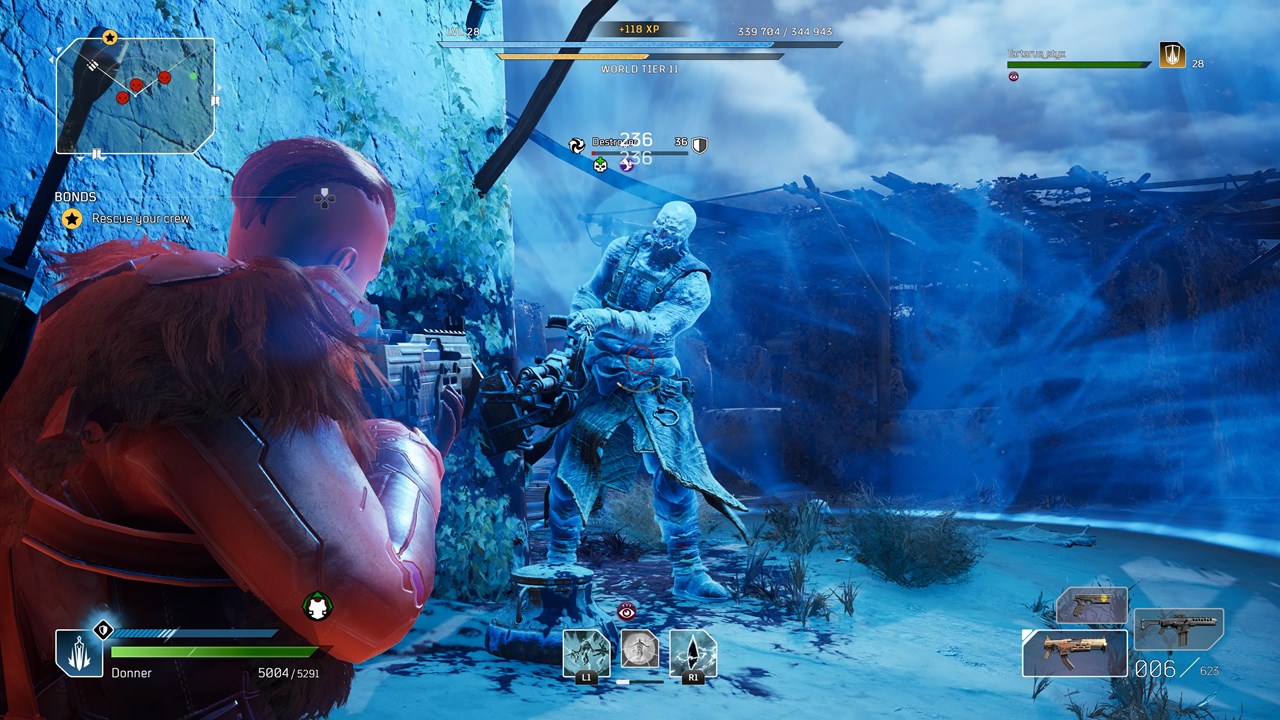Select the equipped tan submachine gun slot
Image resolution: width=1280 pixels, height=720 pixels.
[x=1074, y=653]
